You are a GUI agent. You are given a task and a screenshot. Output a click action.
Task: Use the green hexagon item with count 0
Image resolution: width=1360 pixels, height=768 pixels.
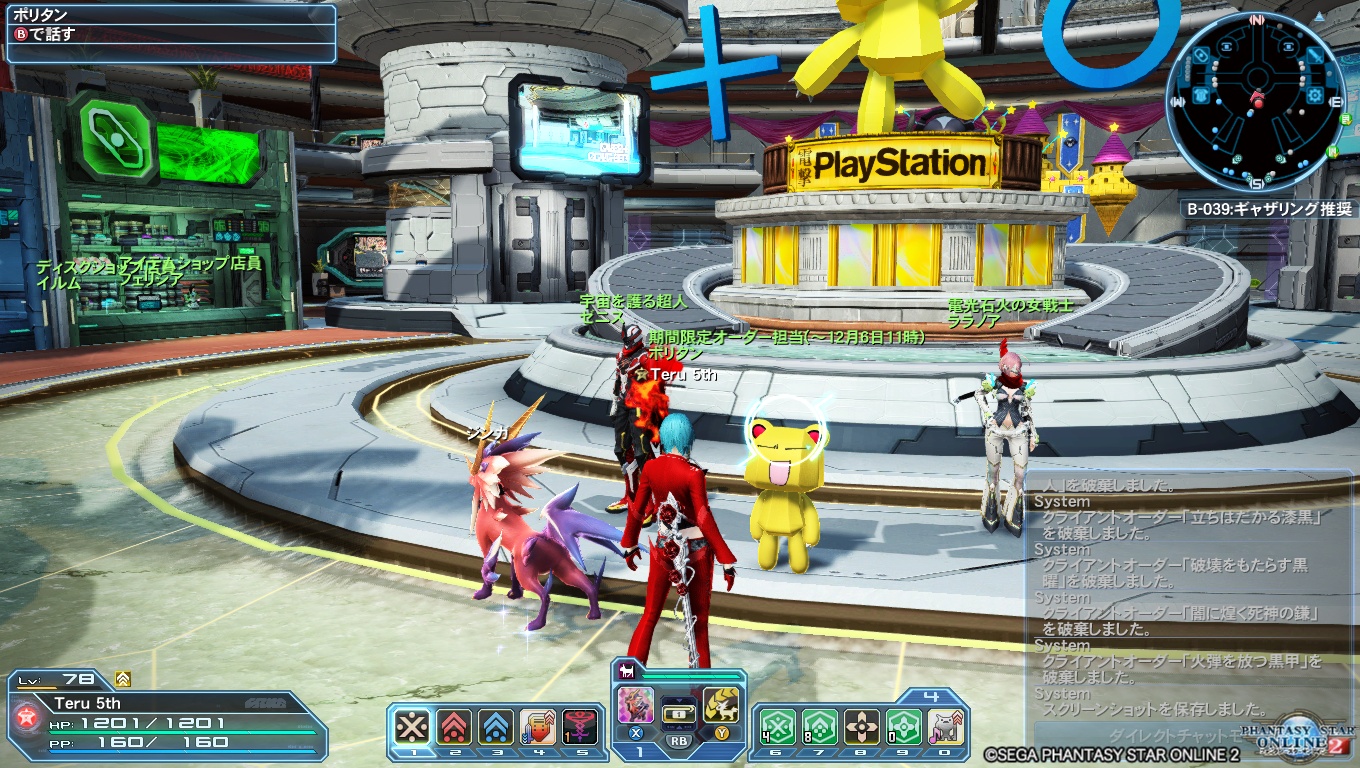pos(903,727)
